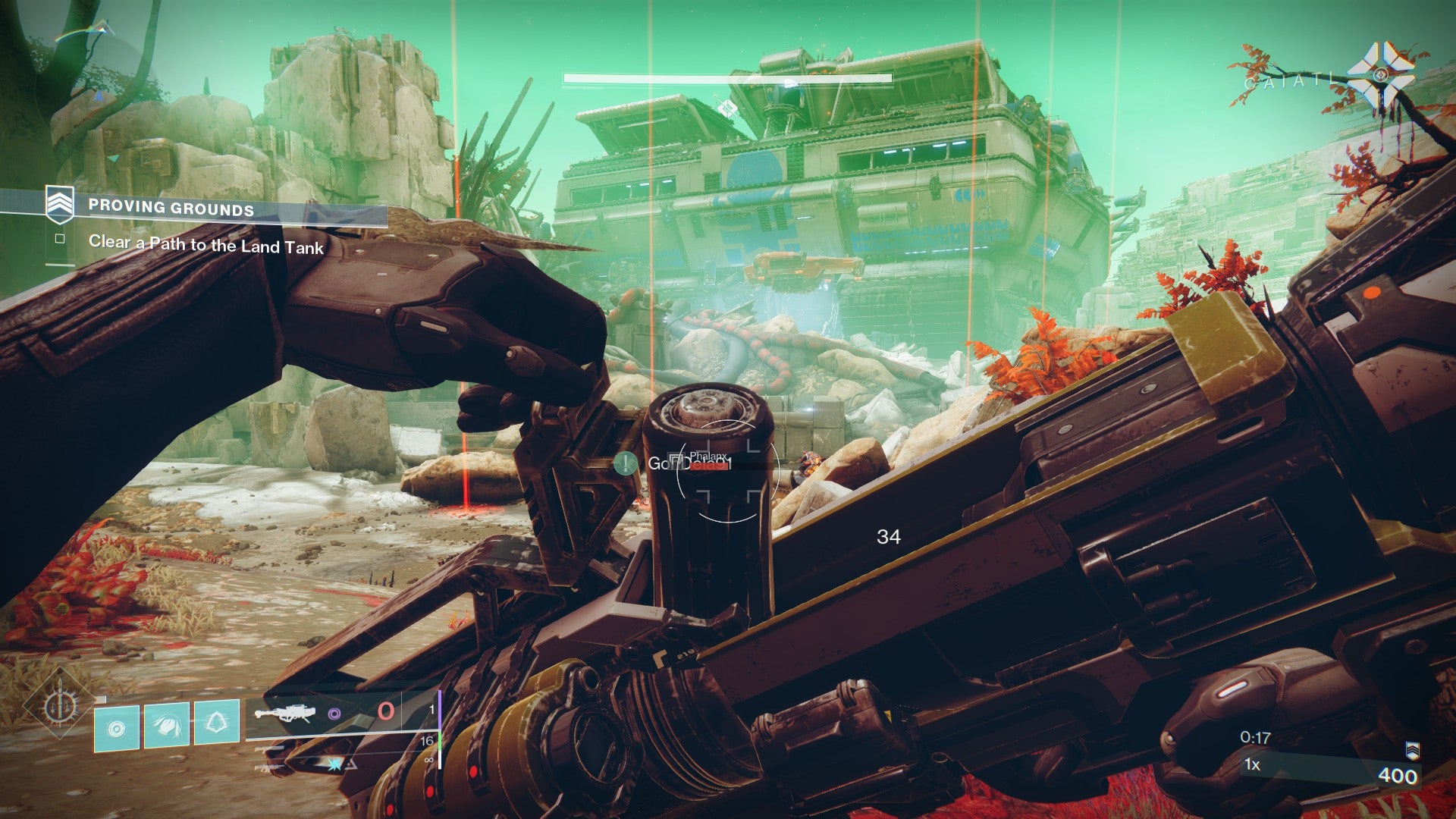Image resolution: width=1456 pixels, height=819 pixels.
Task: Select the class ability barricade icon
Action: coord(216,723)
